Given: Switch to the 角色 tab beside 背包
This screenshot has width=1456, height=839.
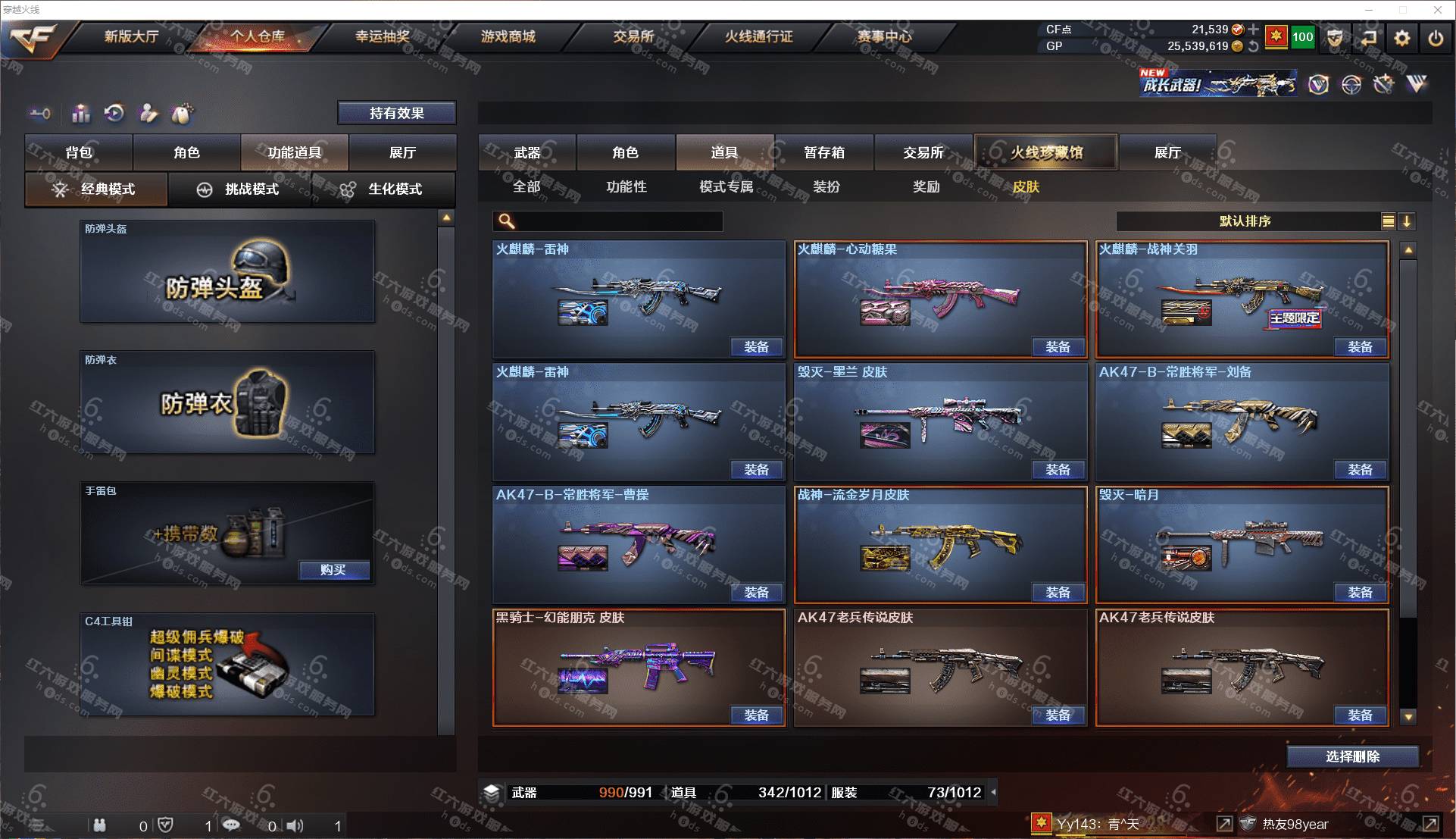Looking at the screenshot, I should point(186,152).
